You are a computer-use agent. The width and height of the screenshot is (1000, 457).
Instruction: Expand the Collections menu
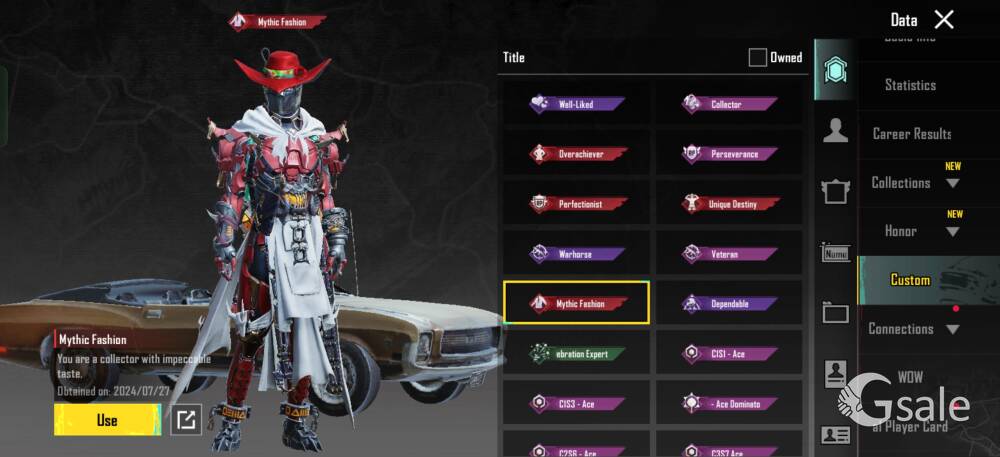(914, 183)
